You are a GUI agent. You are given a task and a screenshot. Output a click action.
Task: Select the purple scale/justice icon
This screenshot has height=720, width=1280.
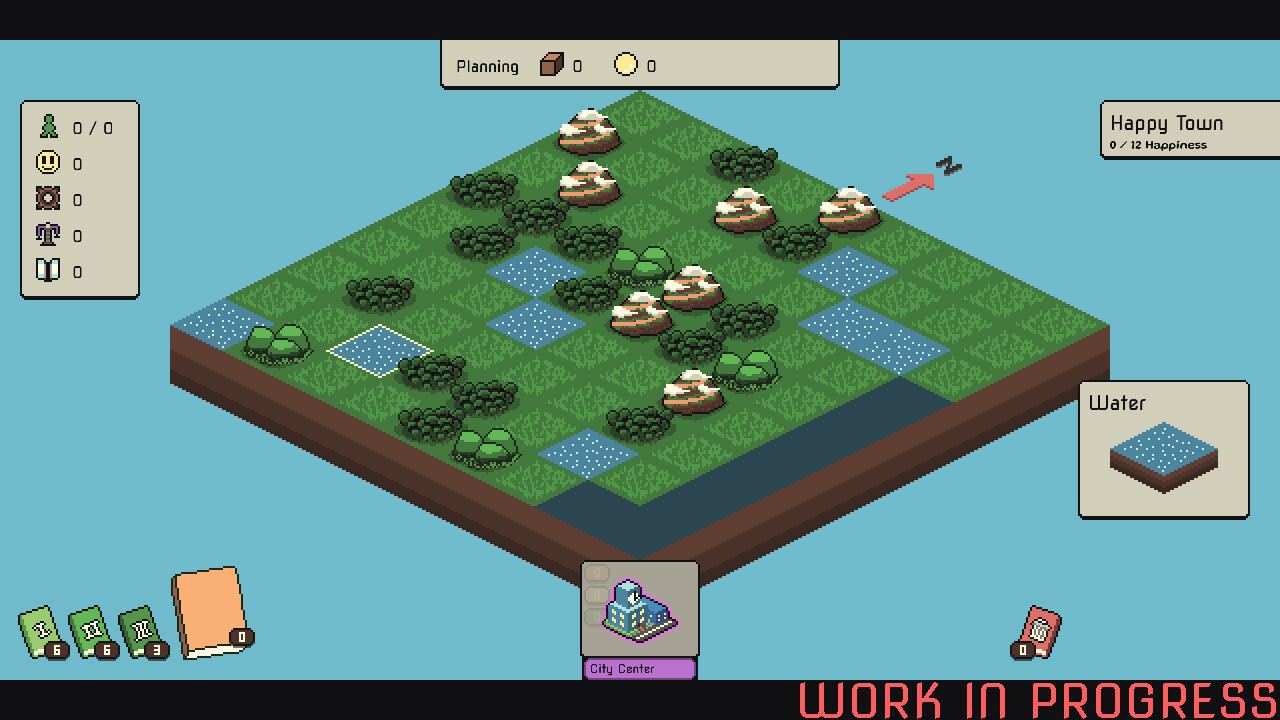pos(46,235)
